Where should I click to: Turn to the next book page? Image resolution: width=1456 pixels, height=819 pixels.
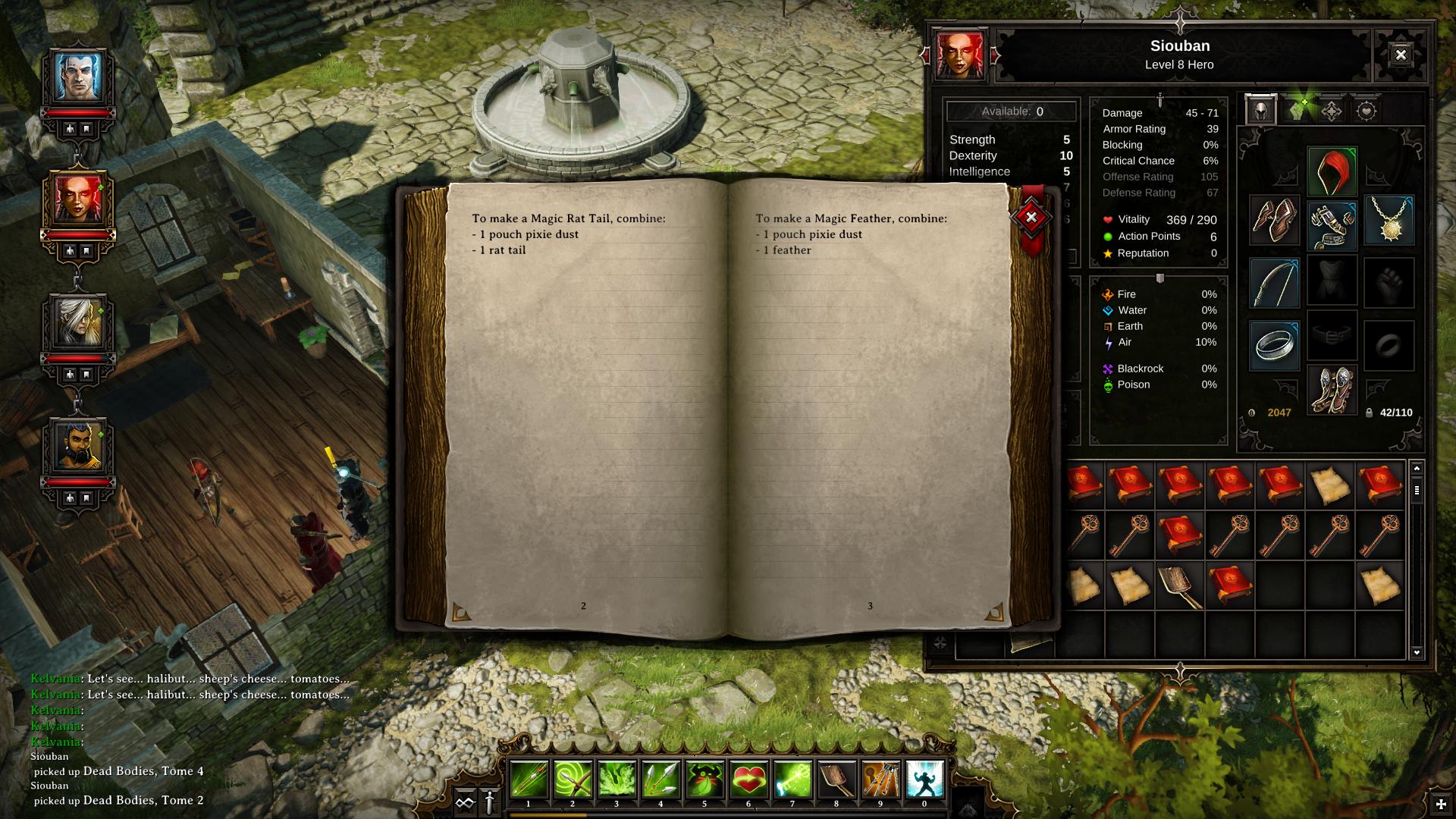[993, 611]
